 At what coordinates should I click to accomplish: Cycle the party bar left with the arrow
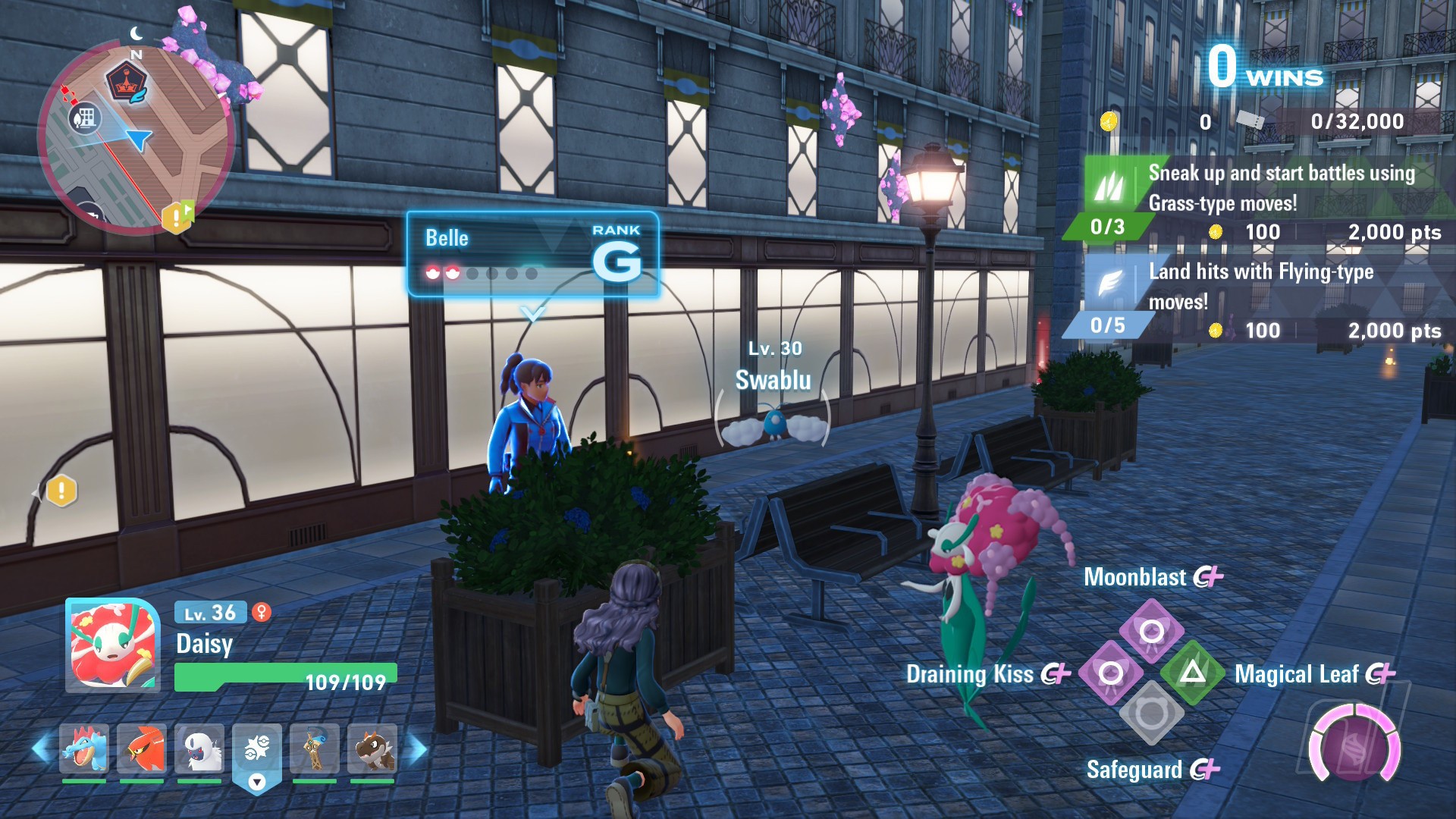tap(42, 748)
